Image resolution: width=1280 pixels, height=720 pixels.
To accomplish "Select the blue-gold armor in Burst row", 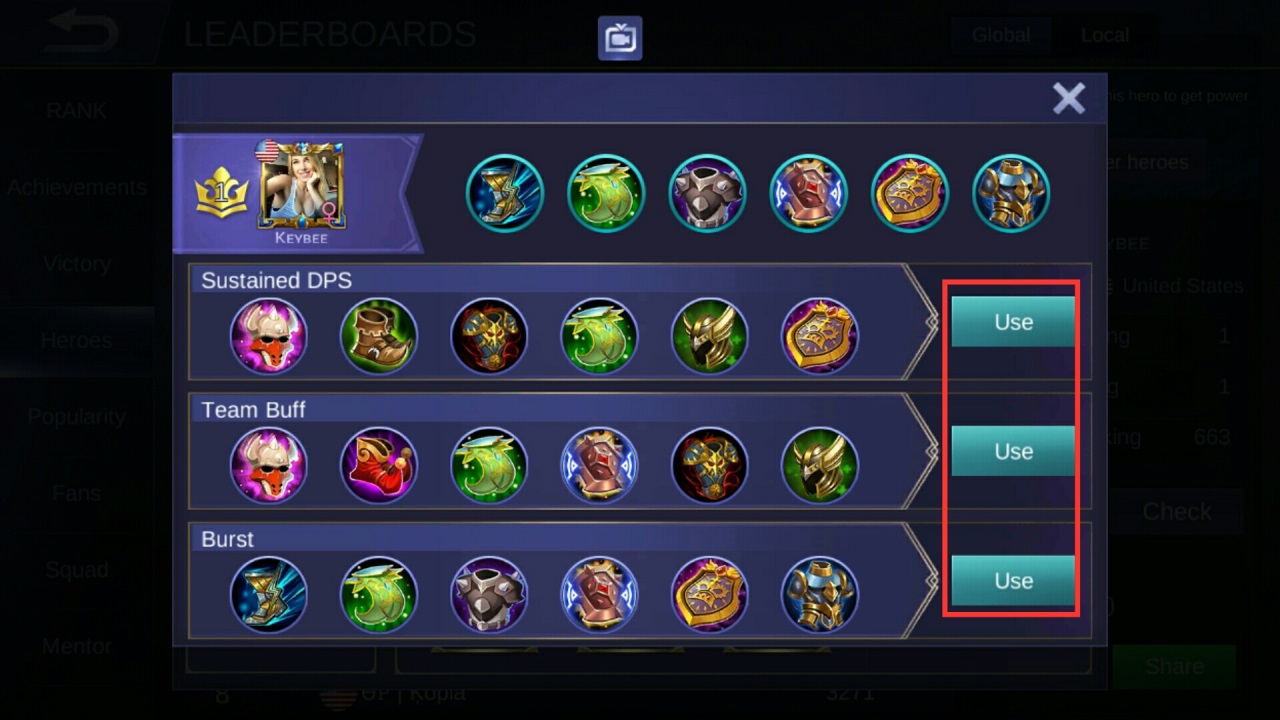I will pos(819,595).
